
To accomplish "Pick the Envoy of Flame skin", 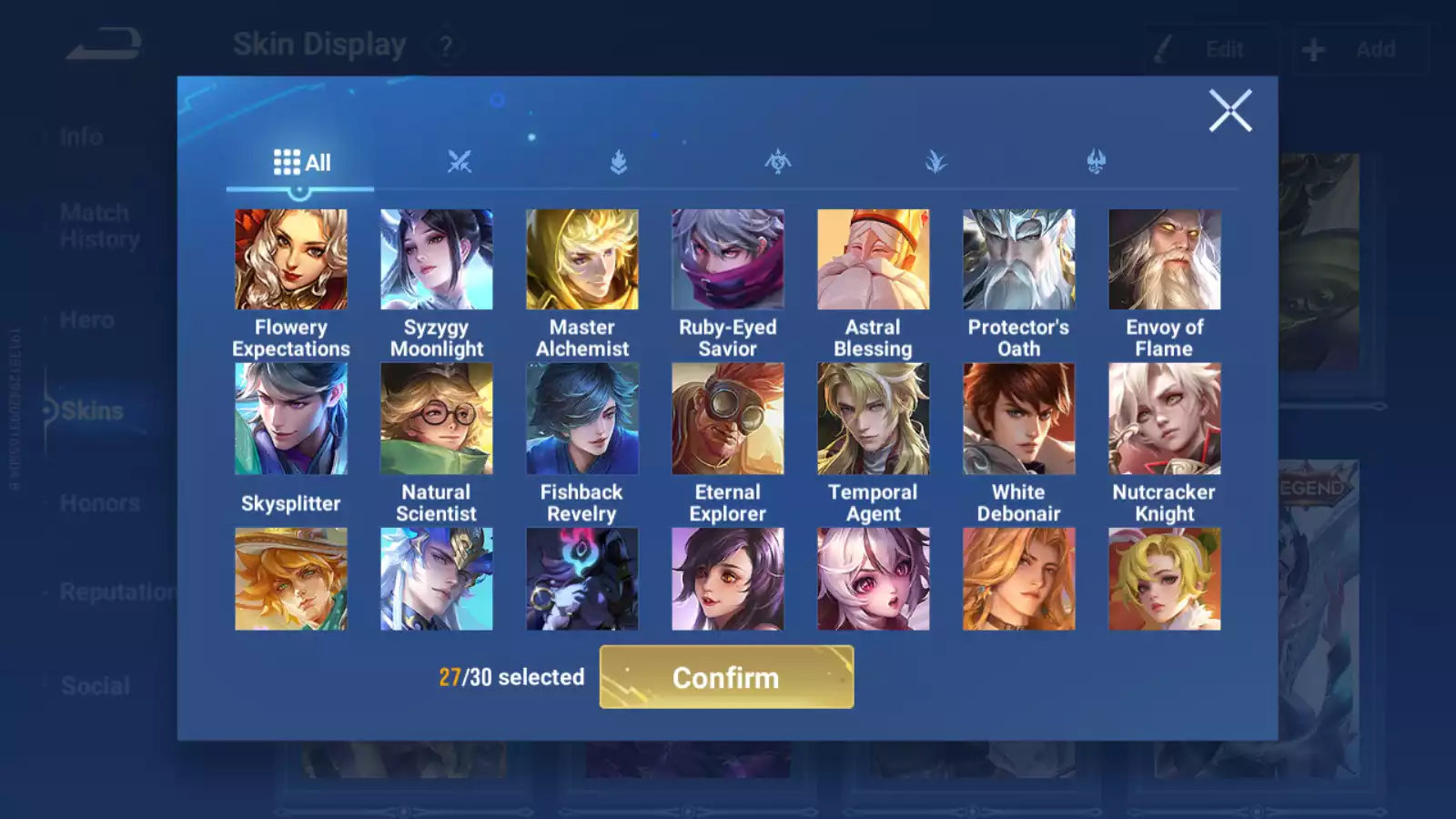I will click(x=1165, y=260).
